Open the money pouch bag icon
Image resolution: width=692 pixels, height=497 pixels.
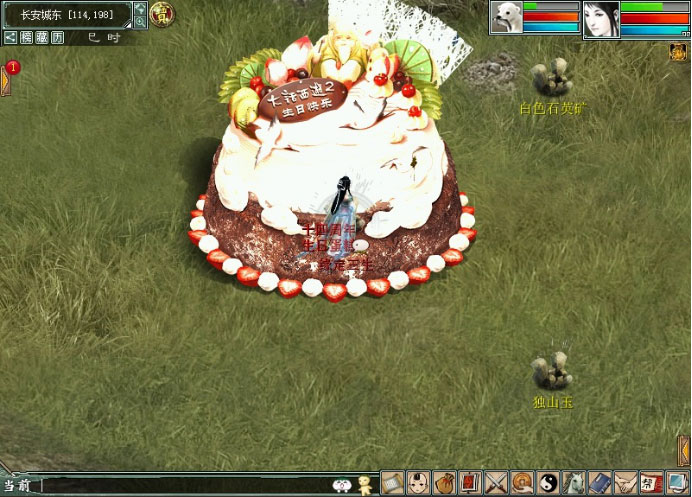coord(444,482)
